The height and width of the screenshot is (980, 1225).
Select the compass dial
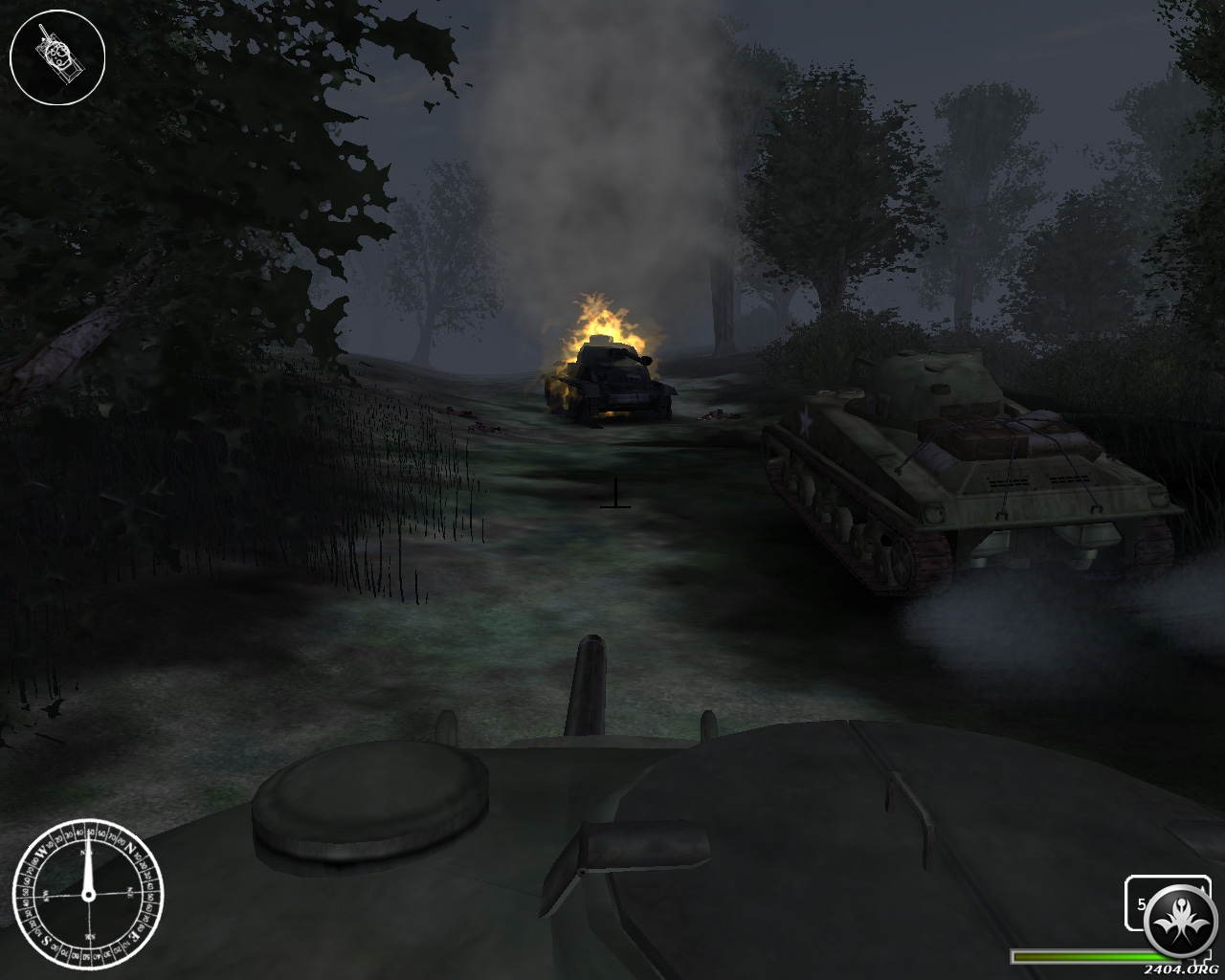point(87,895)
